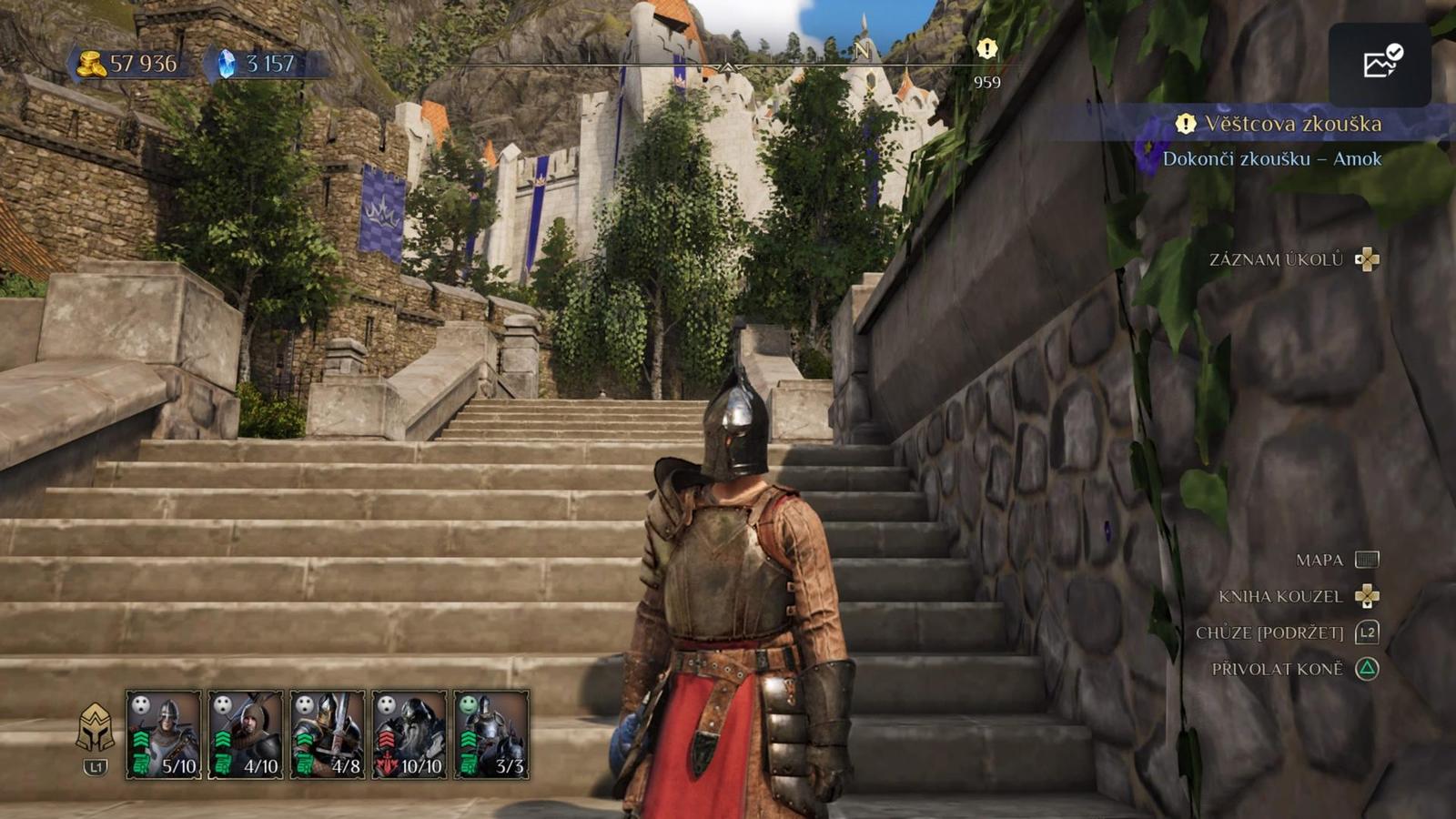Click the 'Dokonči zkoušku – Amok' objective

1271,158
